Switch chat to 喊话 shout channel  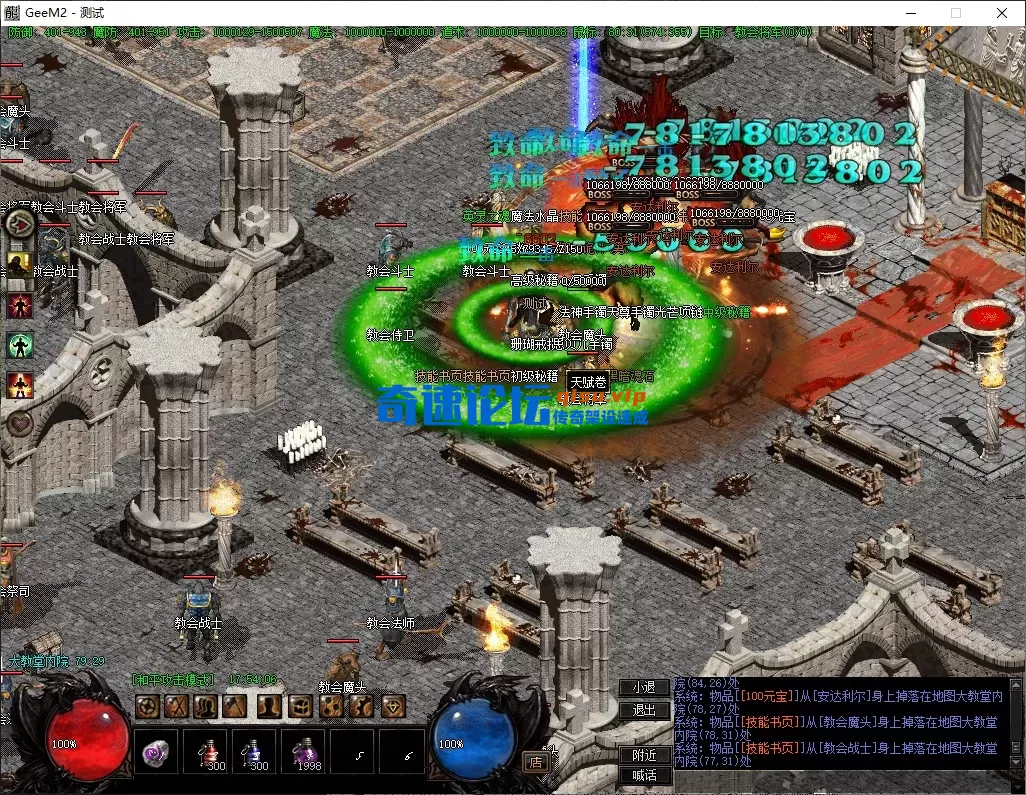[x=644, y=775]
